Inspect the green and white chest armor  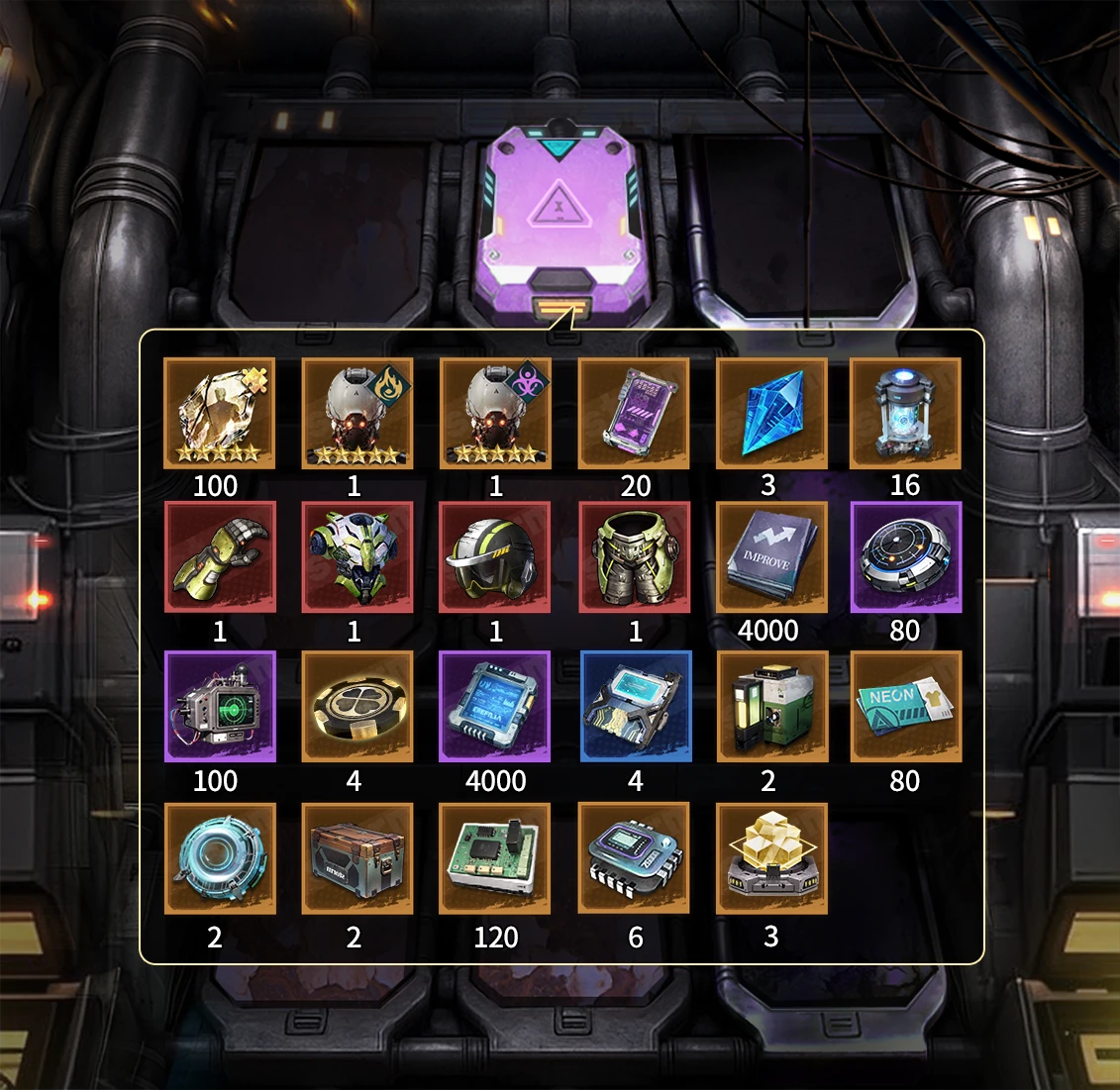tap(357, 557)
